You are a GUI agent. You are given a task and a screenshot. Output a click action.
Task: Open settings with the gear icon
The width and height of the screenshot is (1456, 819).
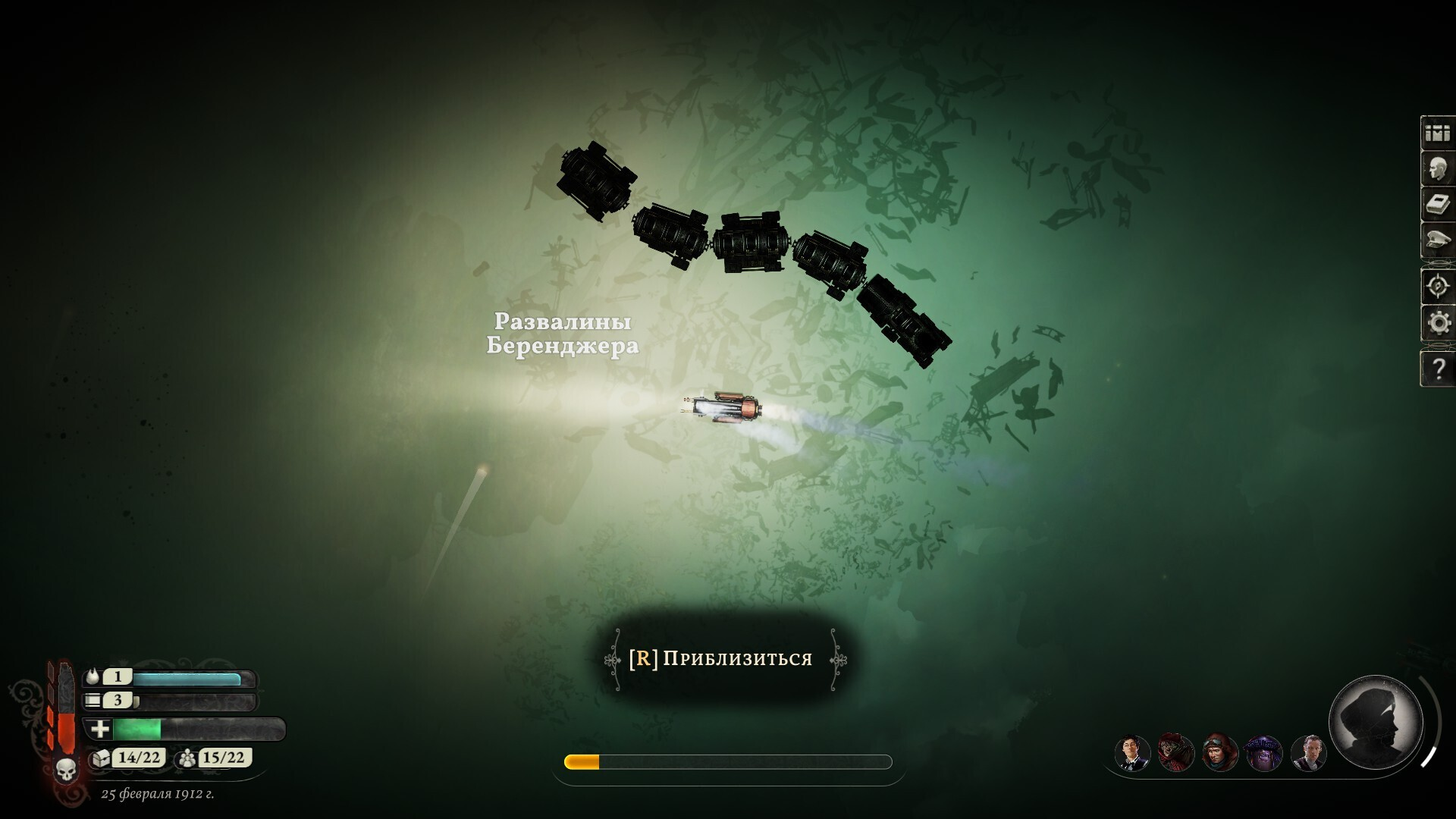1437,323
